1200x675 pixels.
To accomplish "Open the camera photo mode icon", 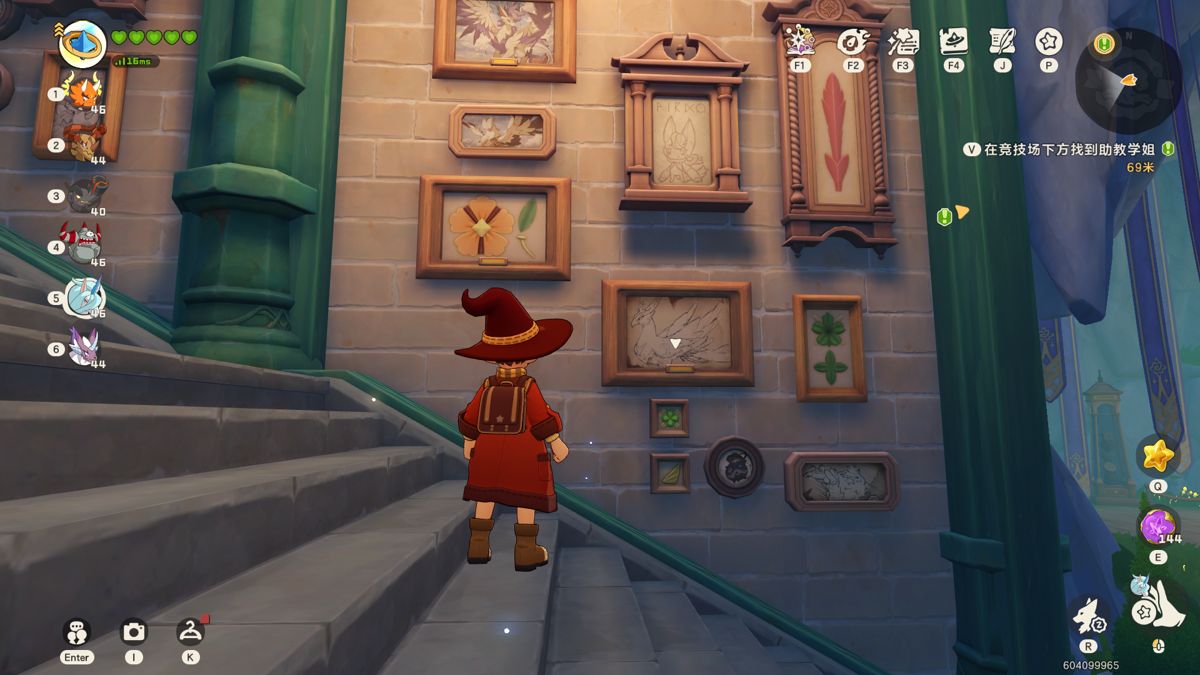I will (133, 632).
